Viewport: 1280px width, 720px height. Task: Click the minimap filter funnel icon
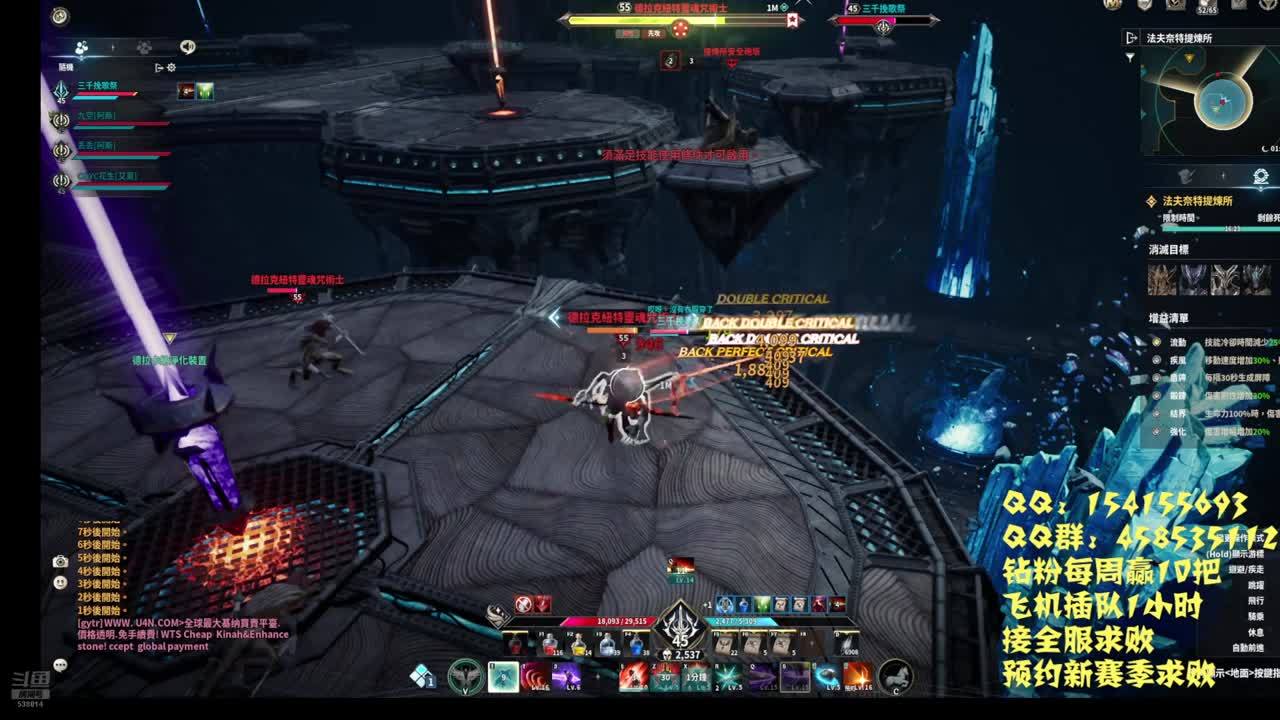point(1131,58)
